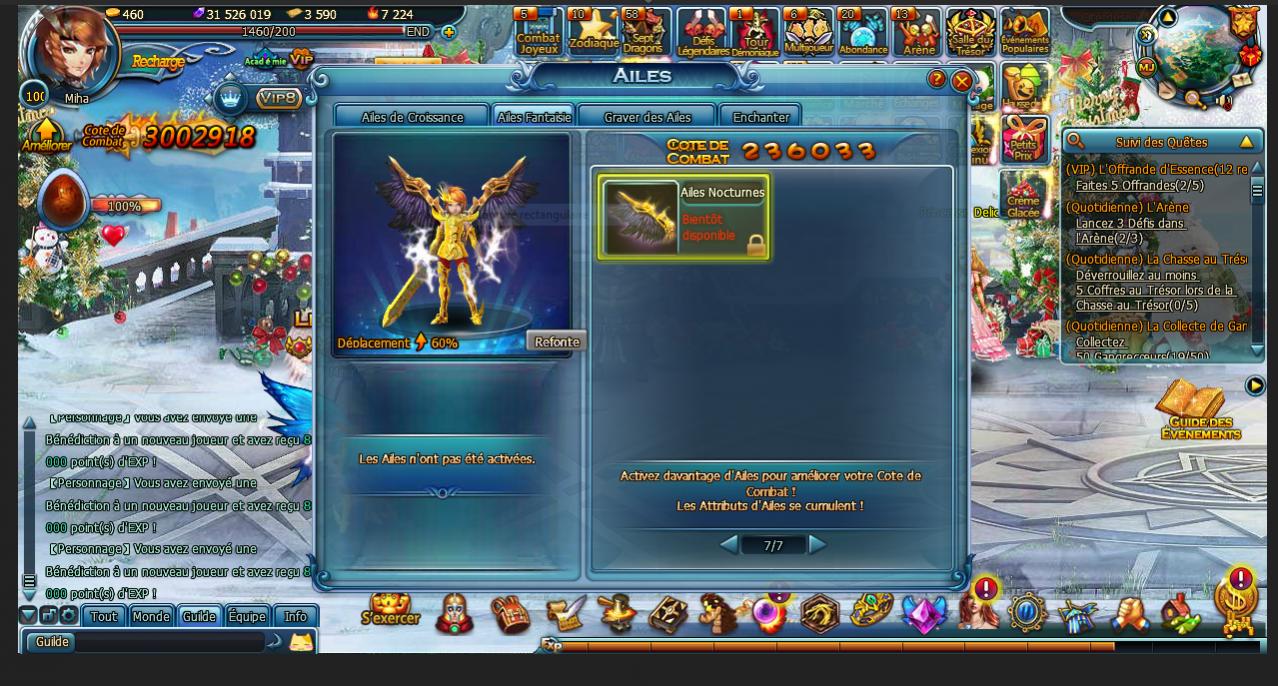The image size is (1278, 686).
Task: Open the Guide des Événements book
Action: click(1200, 410)
